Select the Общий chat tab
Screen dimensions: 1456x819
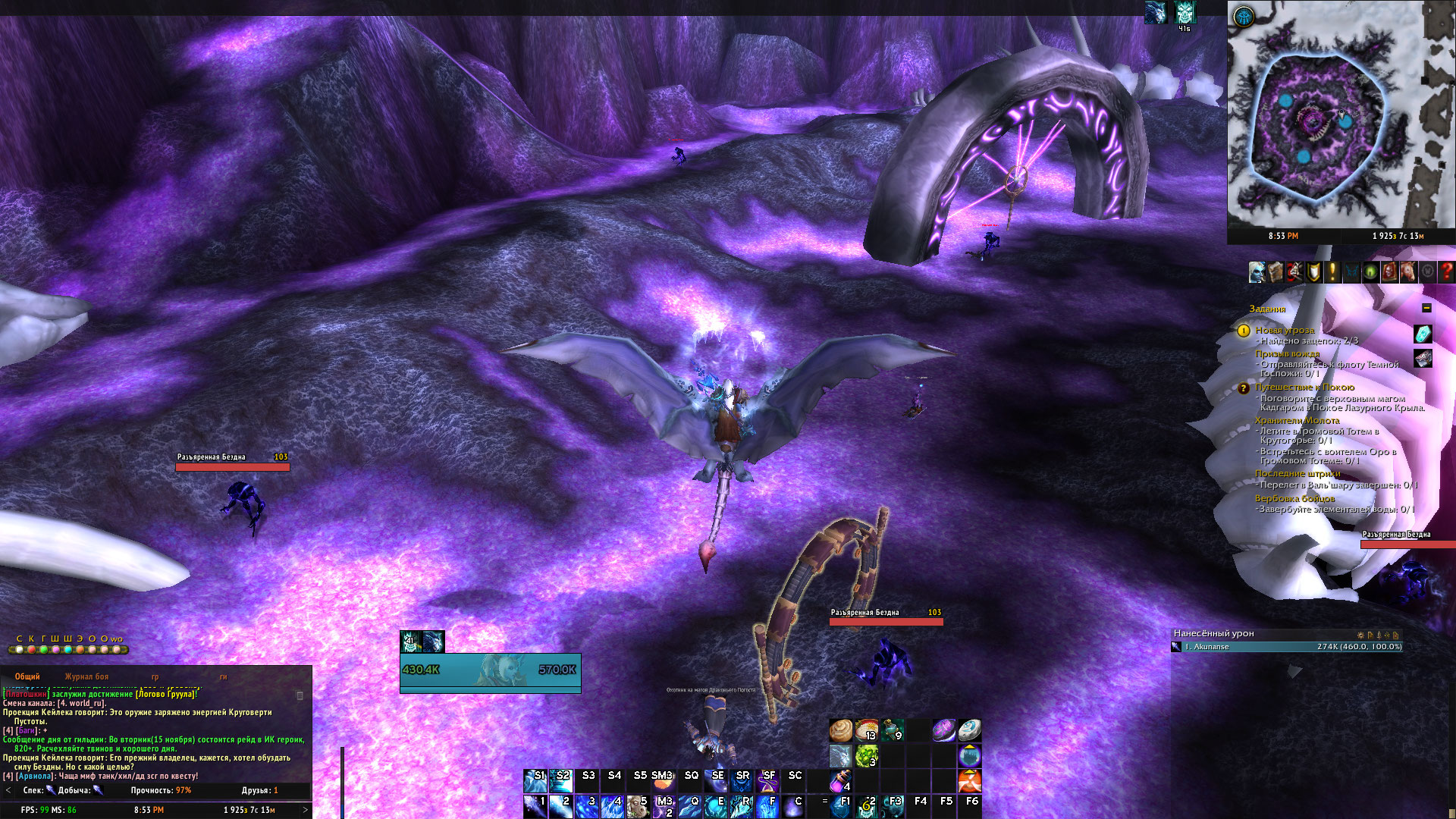(27, 676)
